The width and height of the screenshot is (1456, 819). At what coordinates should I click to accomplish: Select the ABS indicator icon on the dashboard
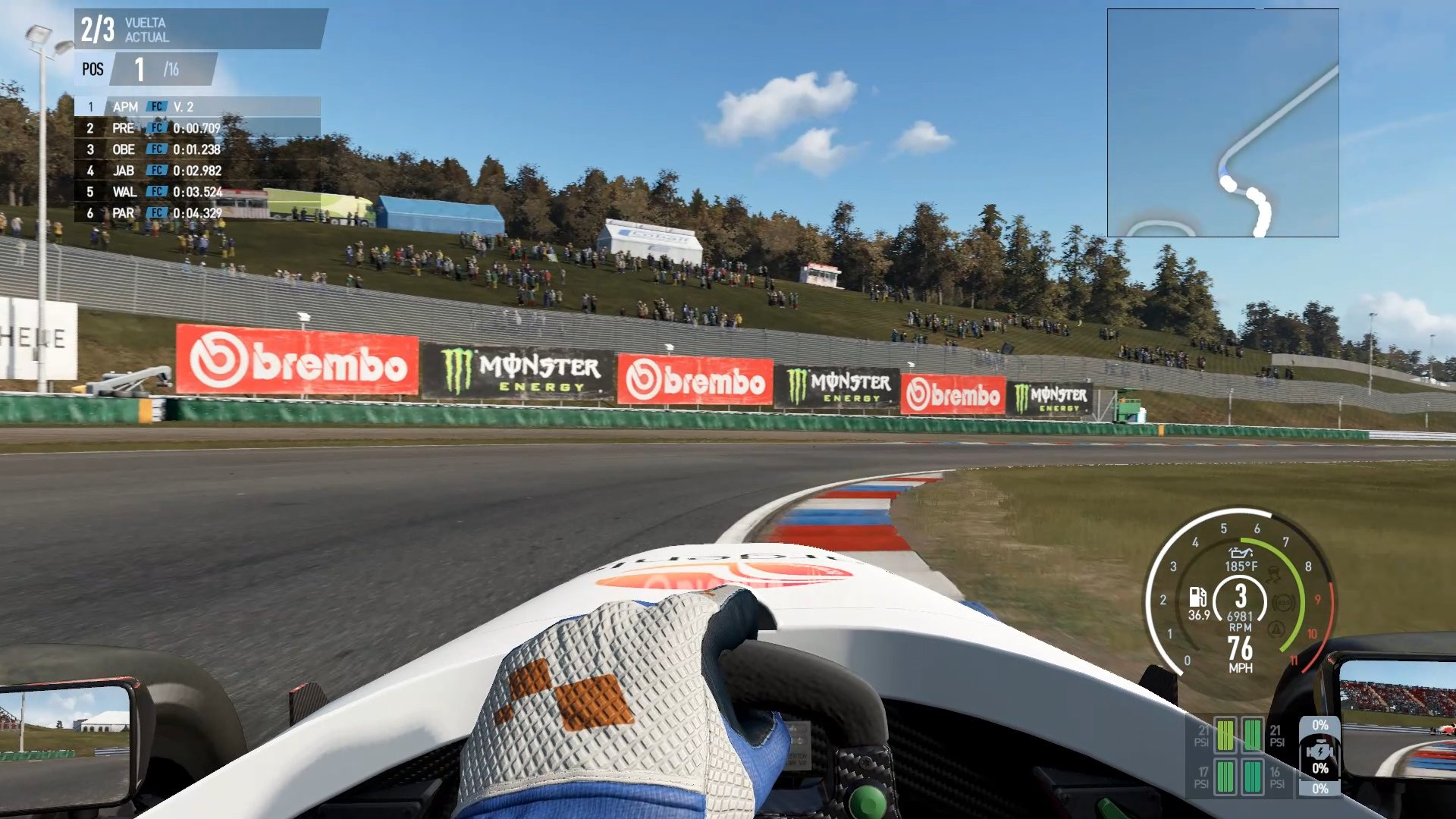pyautogui.click(x=1284, y=603)
